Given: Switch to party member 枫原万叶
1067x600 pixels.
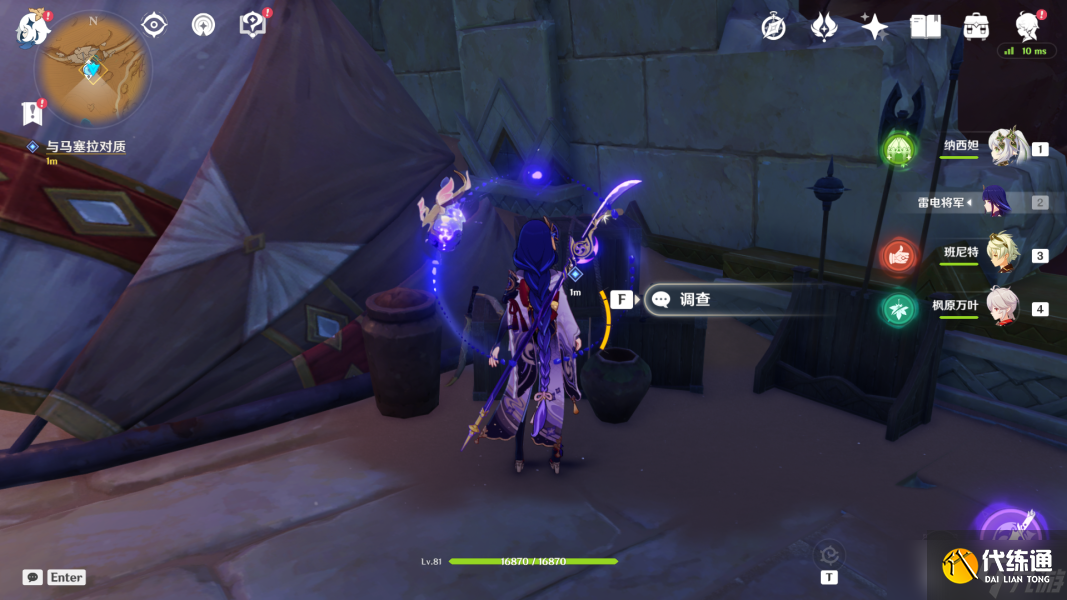Looking at the screenshot, I should (x=1005, y=308).
